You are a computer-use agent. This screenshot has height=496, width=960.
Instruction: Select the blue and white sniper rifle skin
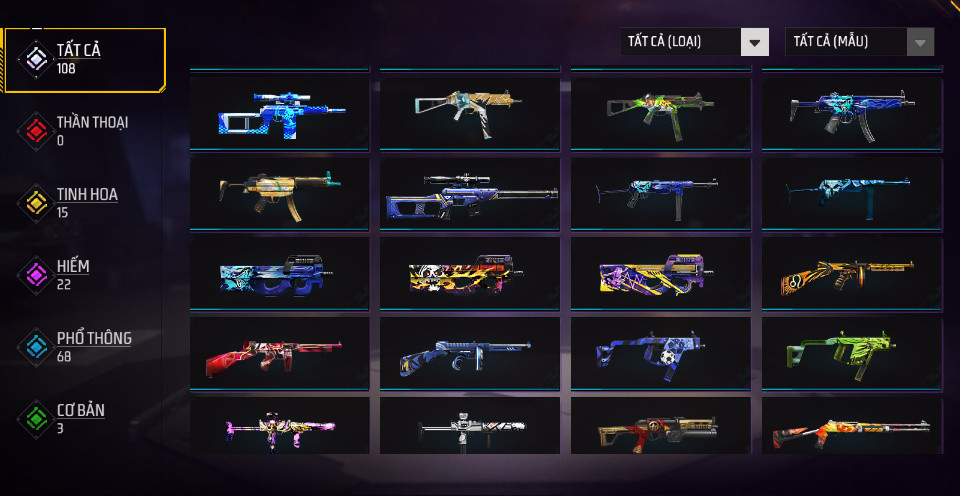click(279, 113)
